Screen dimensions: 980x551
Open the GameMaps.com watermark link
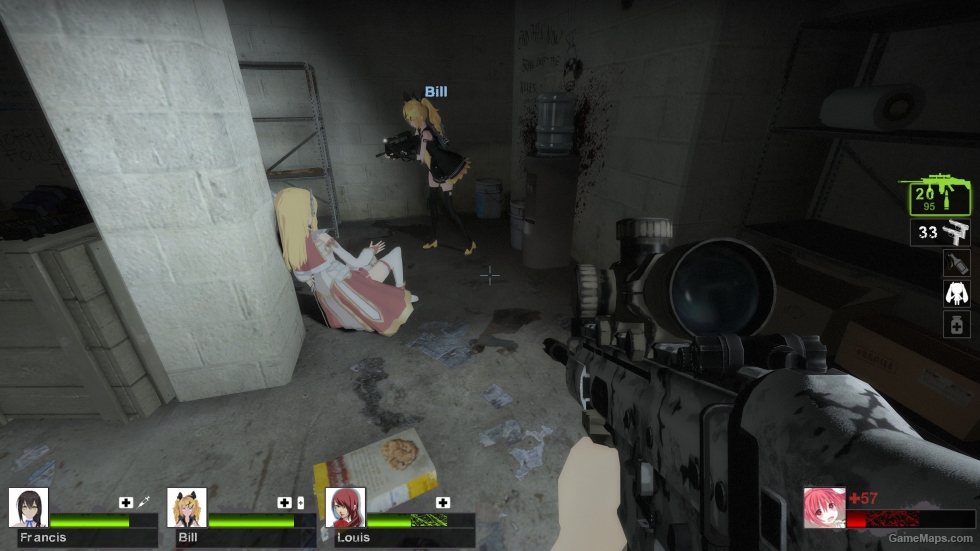tap(930, 538)
